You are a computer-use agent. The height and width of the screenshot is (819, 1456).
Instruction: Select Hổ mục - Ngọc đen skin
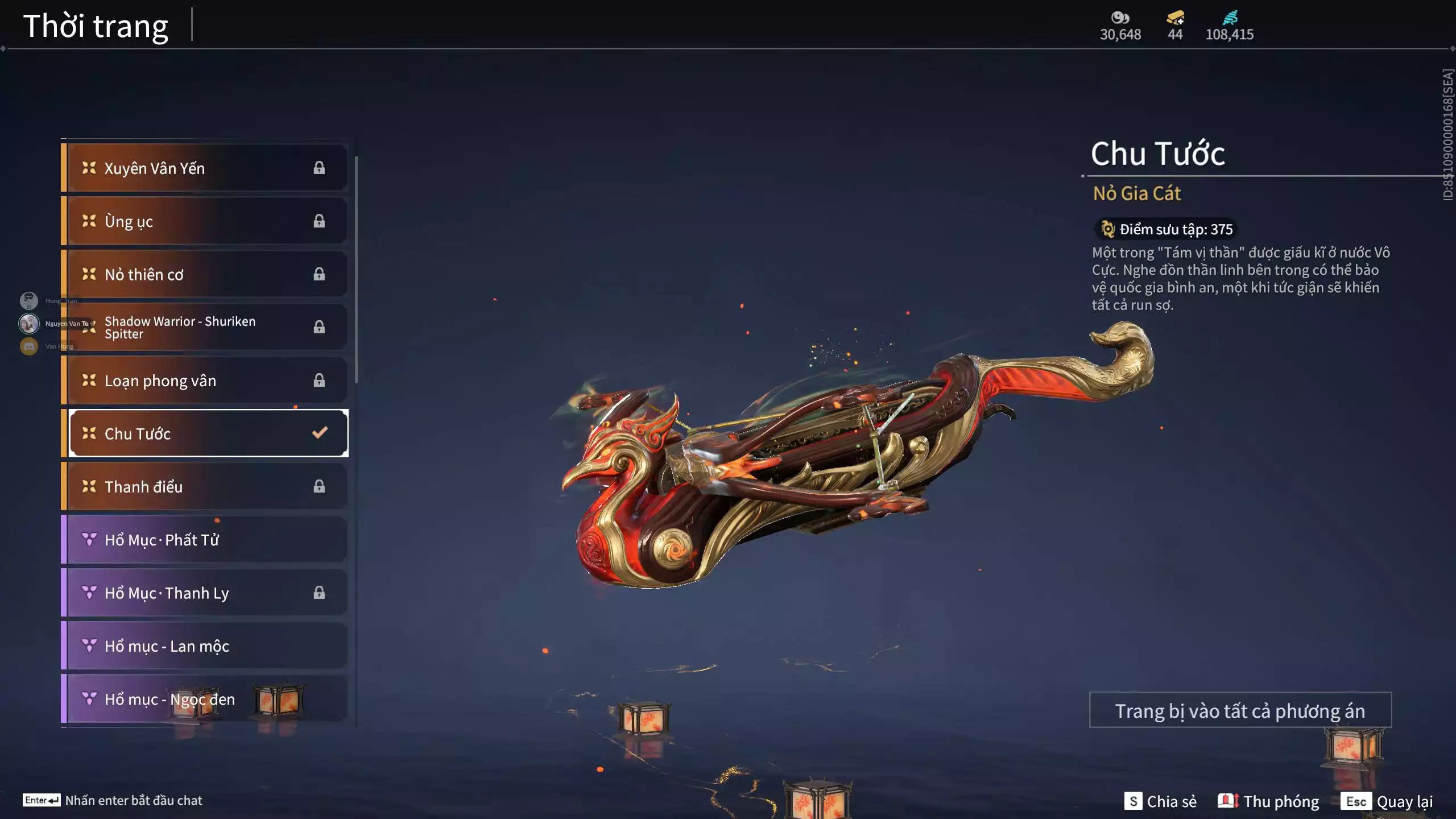pyautogui.click(x=205, y=699)
